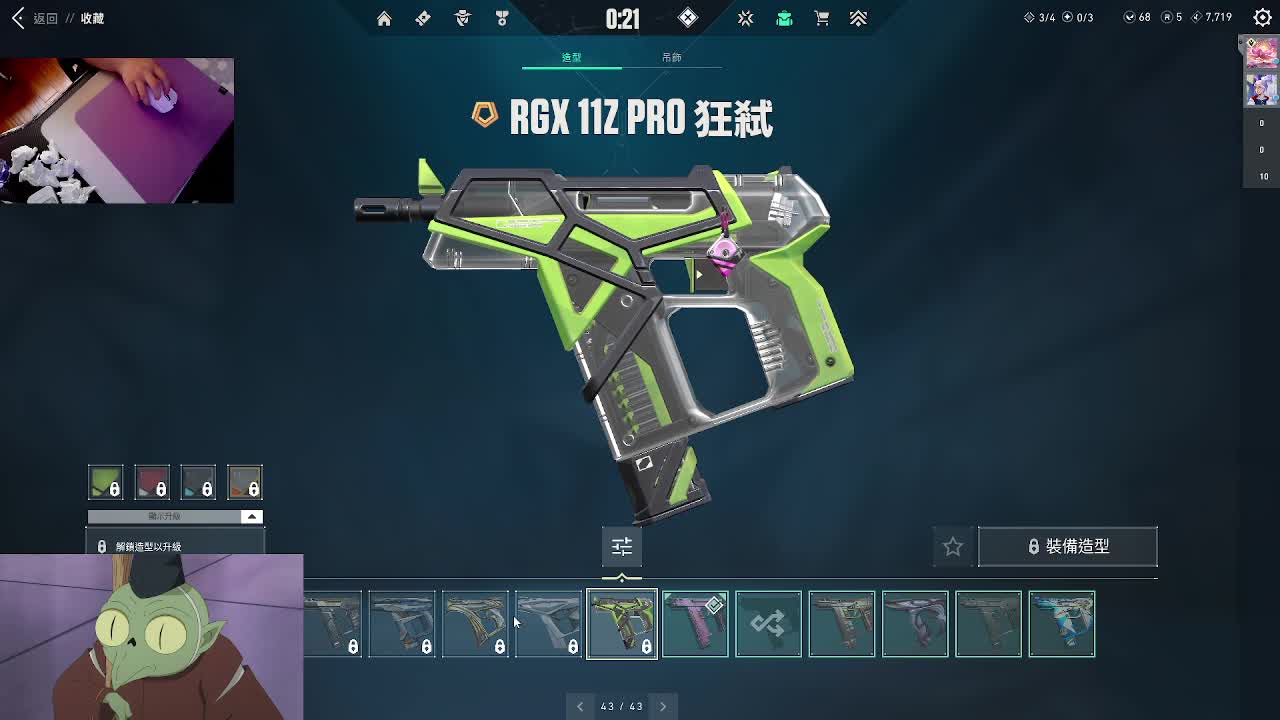Screen dimensions: 1280x720
Task: Pick the orange color variant swatch
Action: coord(245,482)
